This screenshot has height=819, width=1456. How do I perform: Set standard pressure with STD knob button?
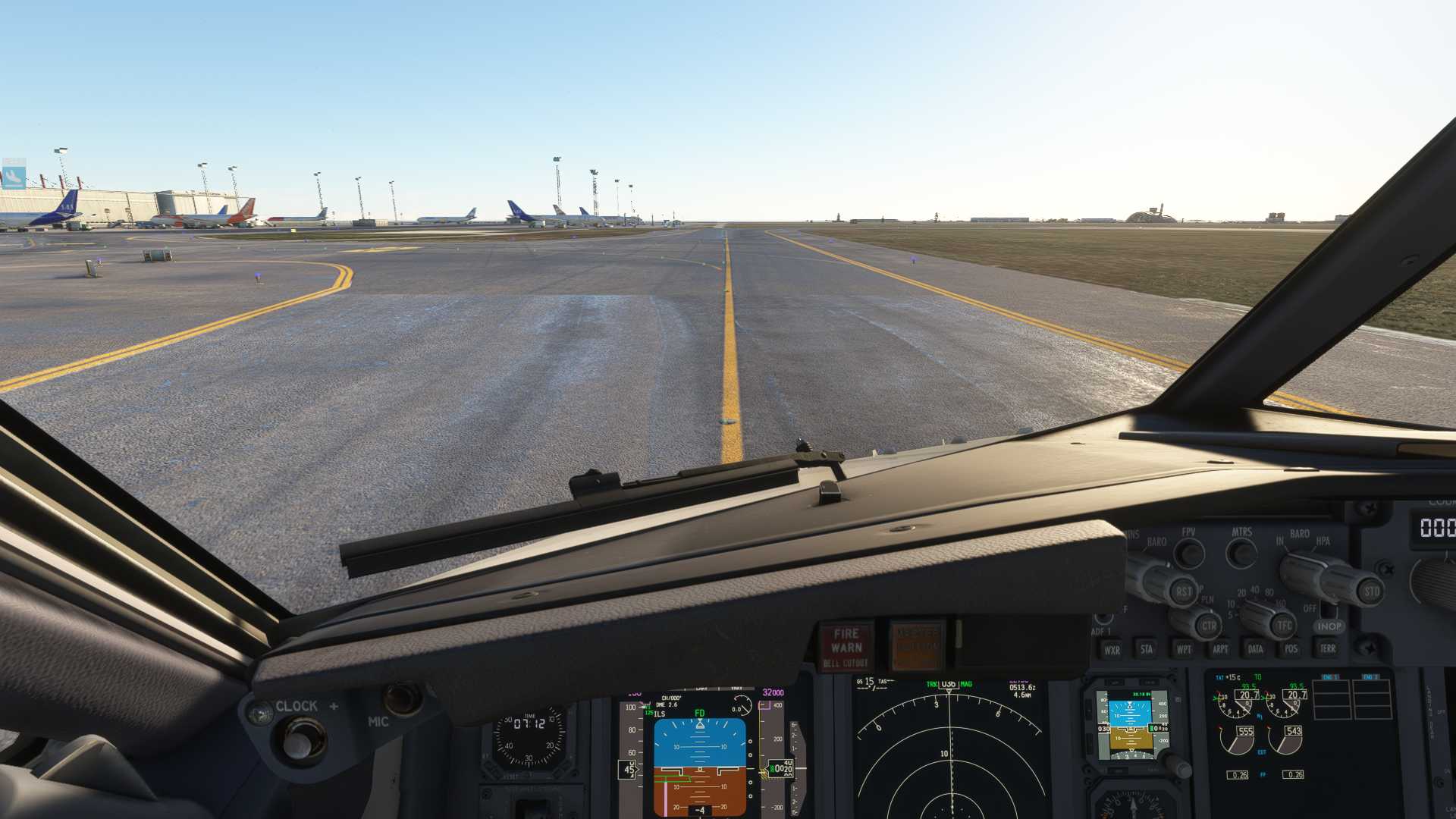(1370, 591)
